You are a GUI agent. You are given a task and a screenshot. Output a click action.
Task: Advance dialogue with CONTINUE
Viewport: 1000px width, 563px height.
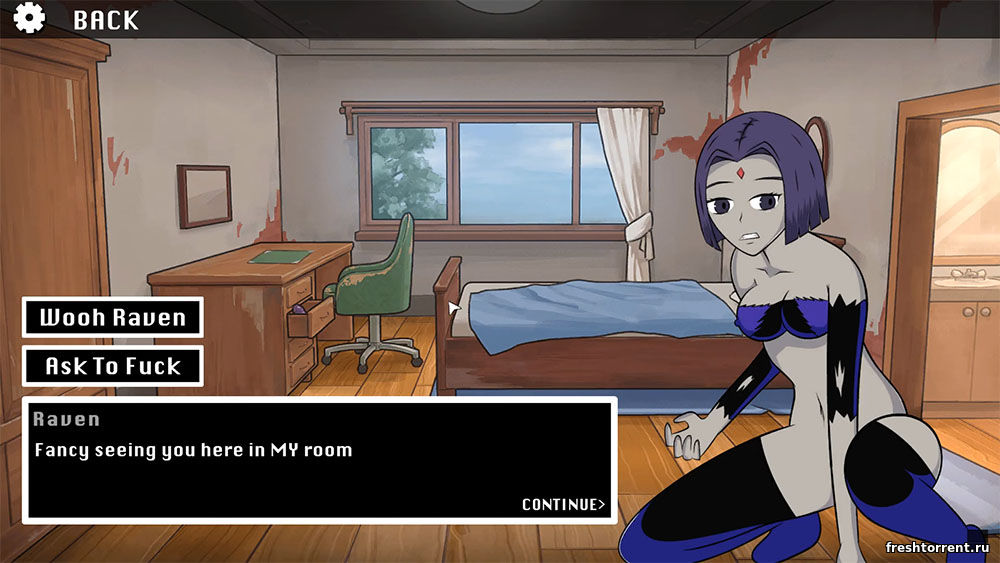point(563,504)
